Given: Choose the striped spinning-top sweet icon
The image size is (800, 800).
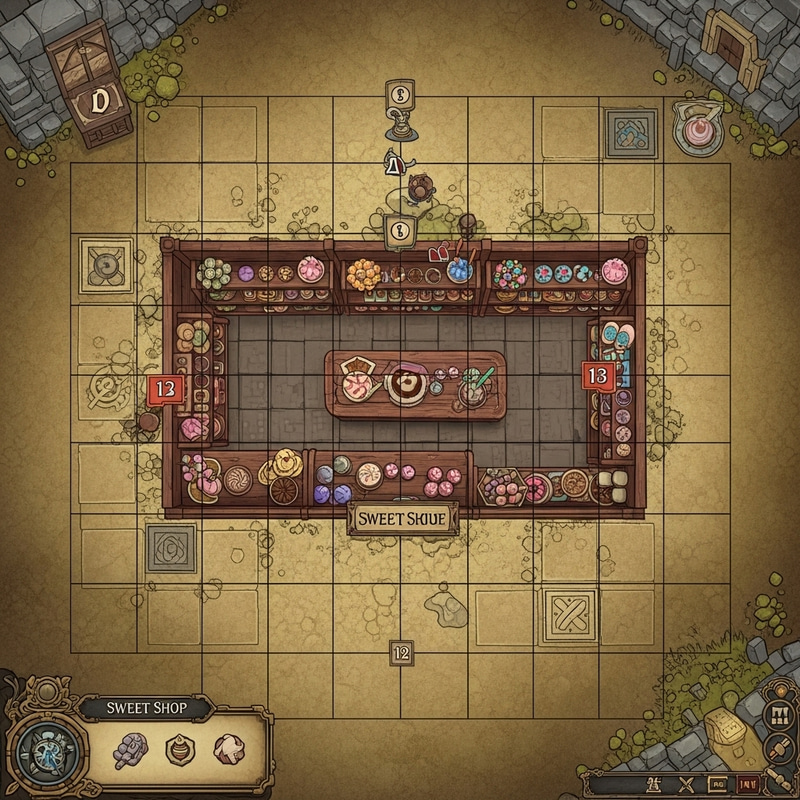Looking at the screenshot, I should click(179, 749).
